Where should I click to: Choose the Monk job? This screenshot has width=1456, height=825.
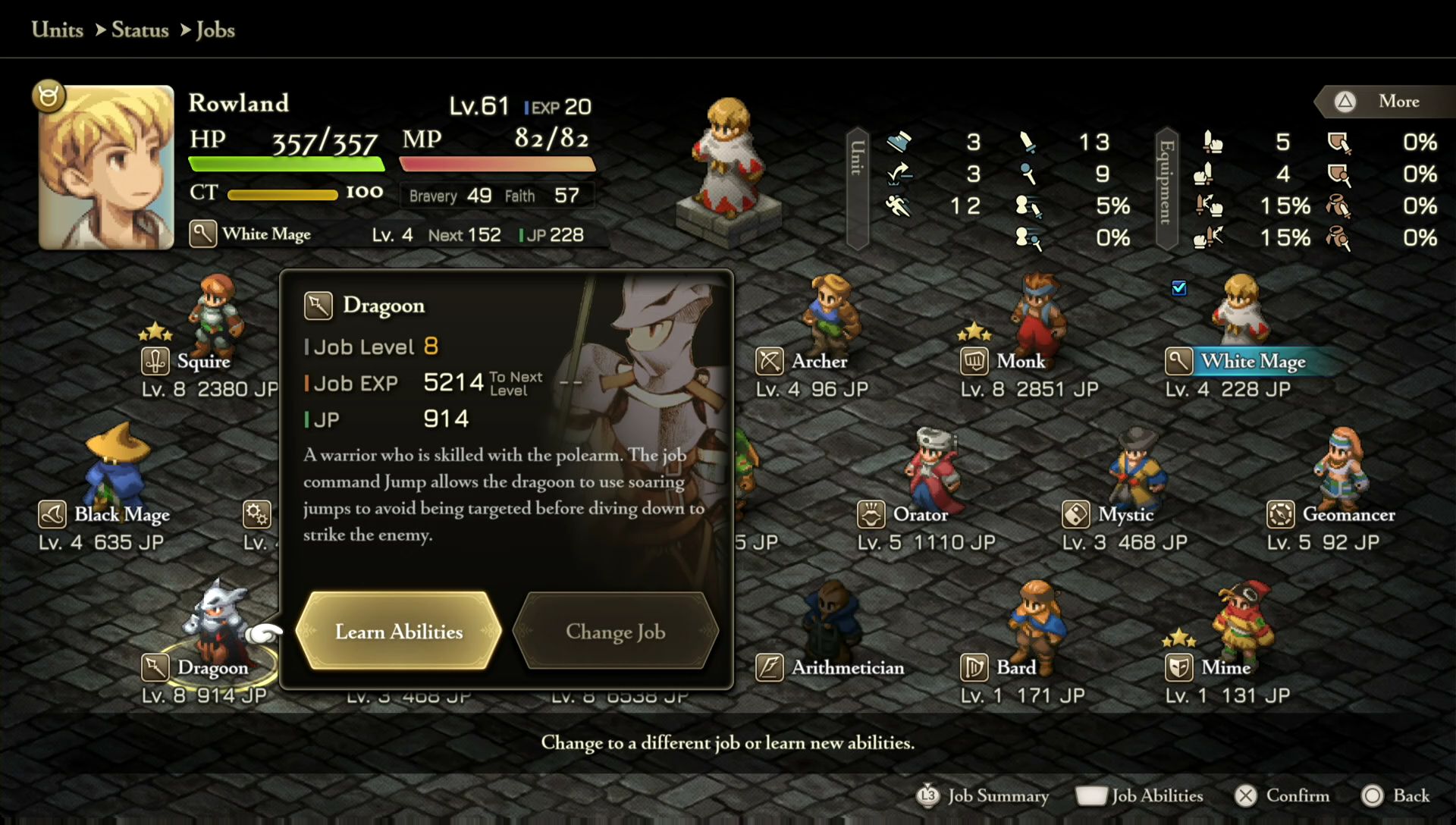click(x=1020, y=361)
